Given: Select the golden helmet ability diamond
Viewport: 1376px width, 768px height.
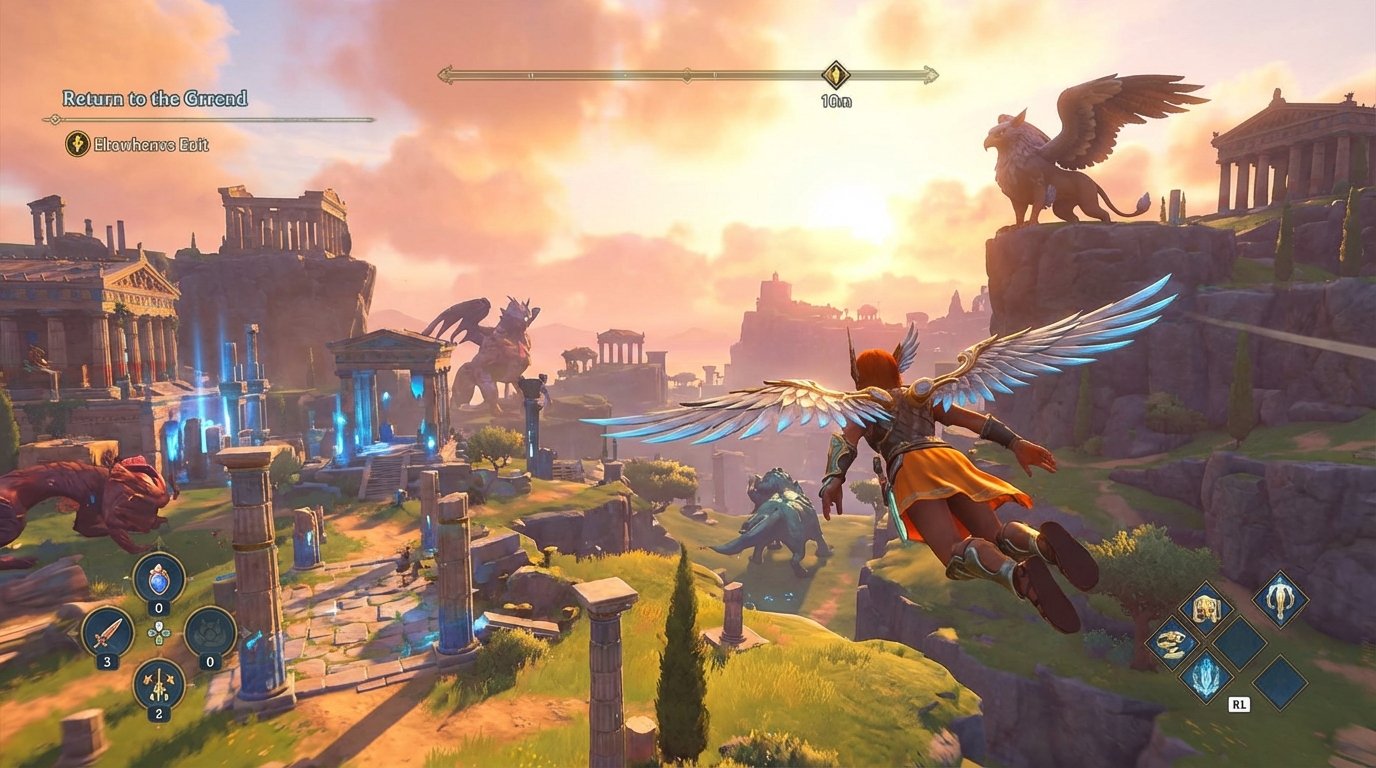Looking at the screenshot, I should [1206, 608].
